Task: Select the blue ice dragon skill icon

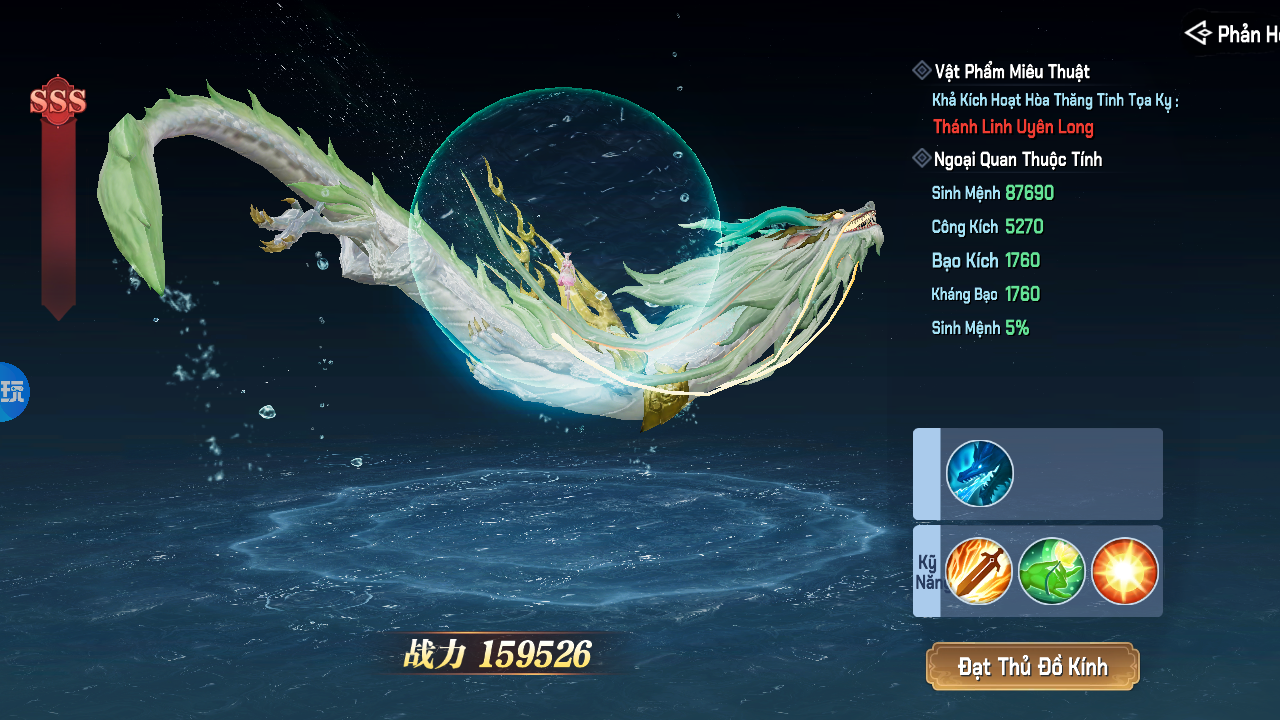Action: (980, 473)
